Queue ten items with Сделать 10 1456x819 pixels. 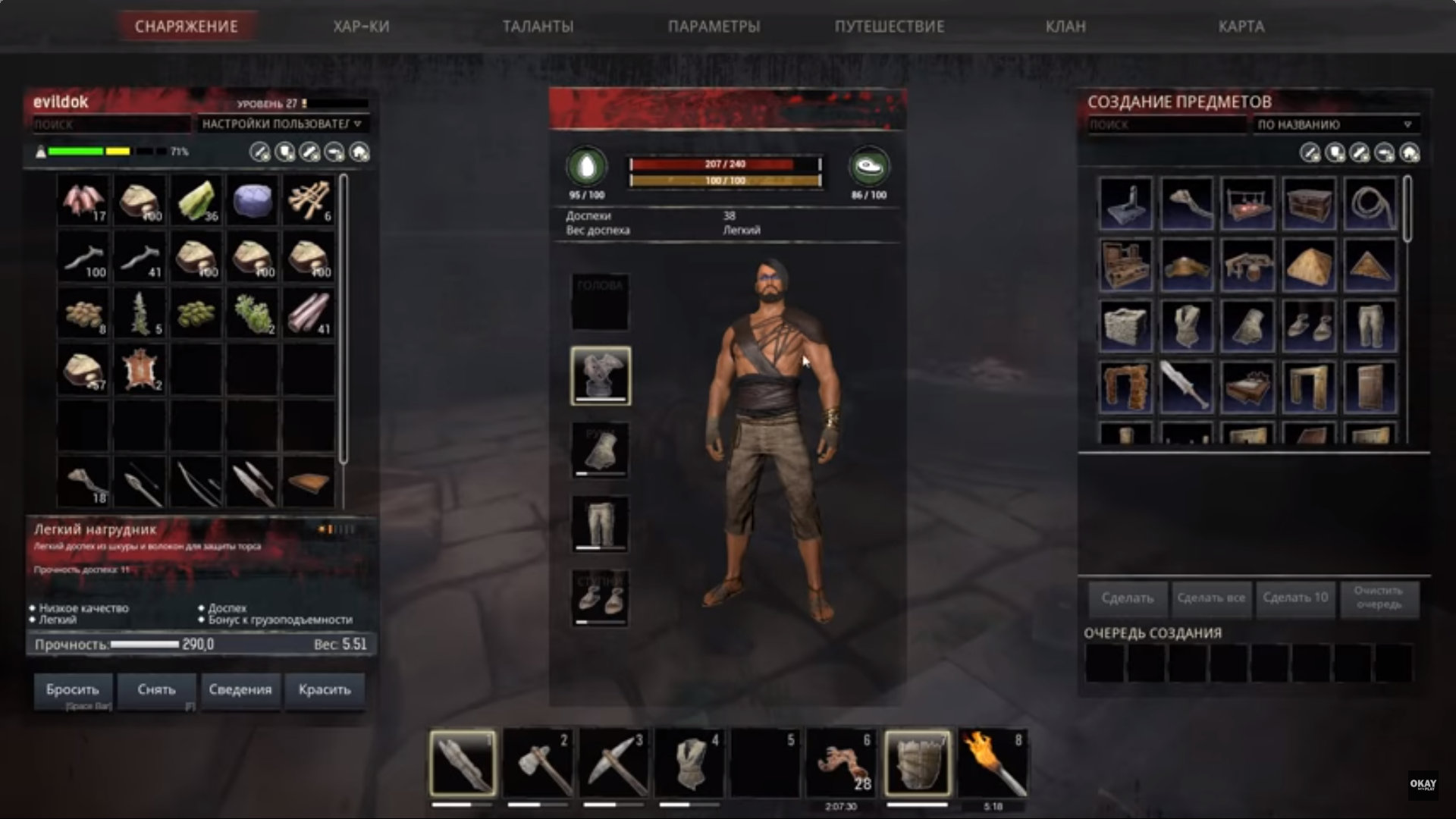1295,598
